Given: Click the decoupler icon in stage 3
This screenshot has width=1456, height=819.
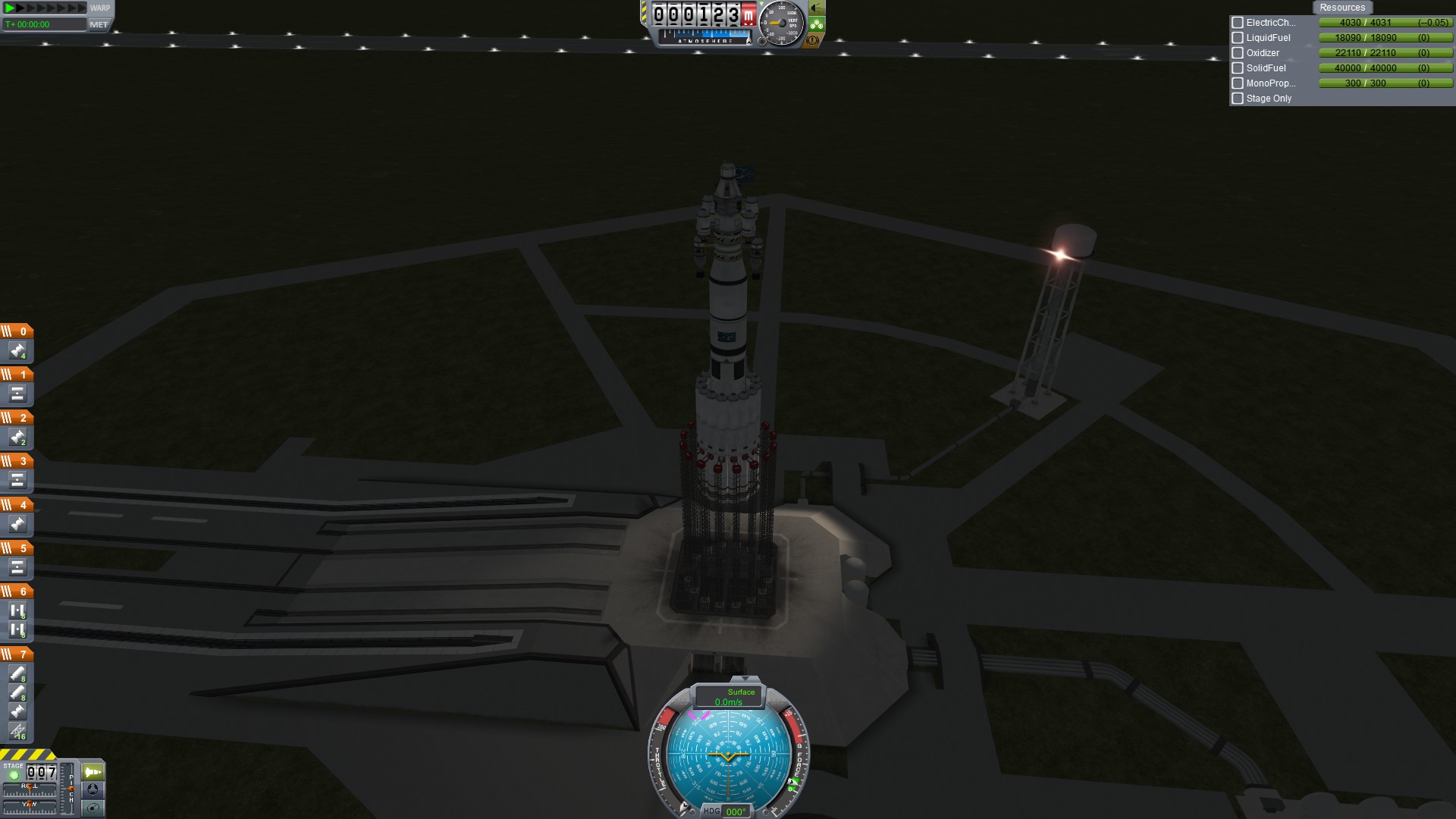Looking at the screenshot, I should [17, 480].
